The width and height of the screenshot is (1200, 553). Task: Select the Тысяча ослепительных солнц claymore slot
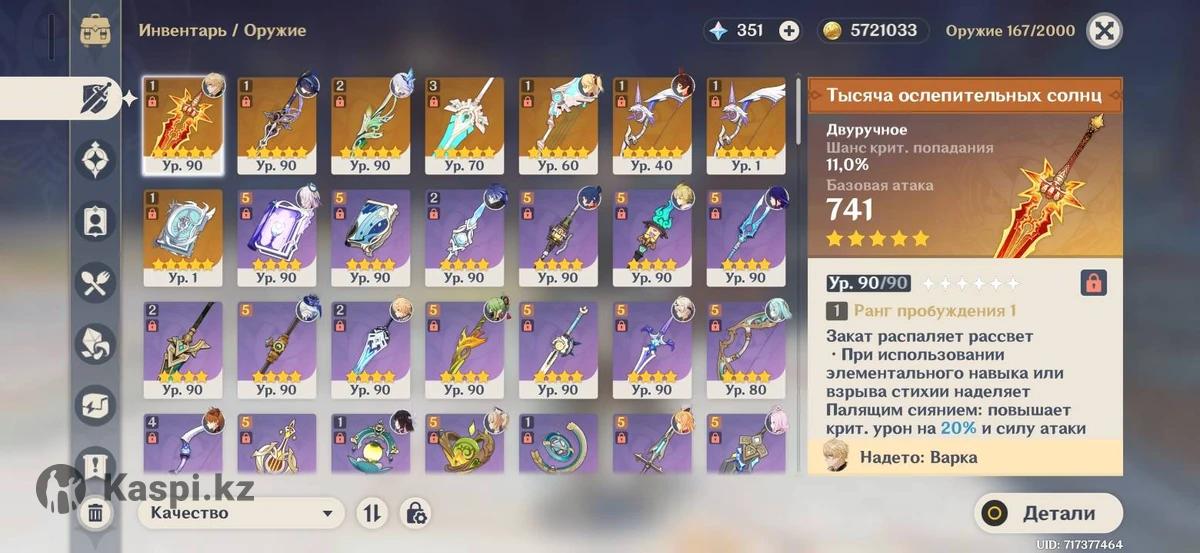pyautogui.click(x=182, y=125)
